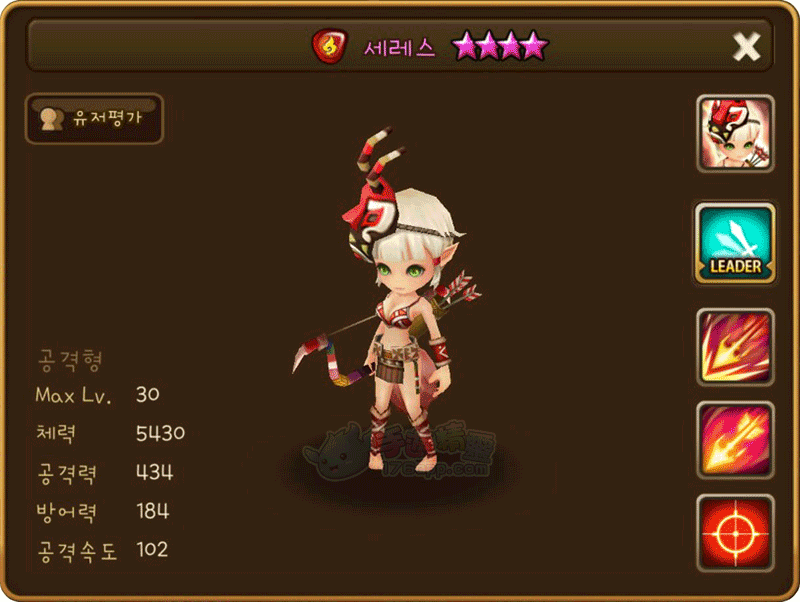Image resolution: width=800 pixels, height=602 pixels.
Task: Show the single flaming arrow skill
Action: click(x=735, y=348)
